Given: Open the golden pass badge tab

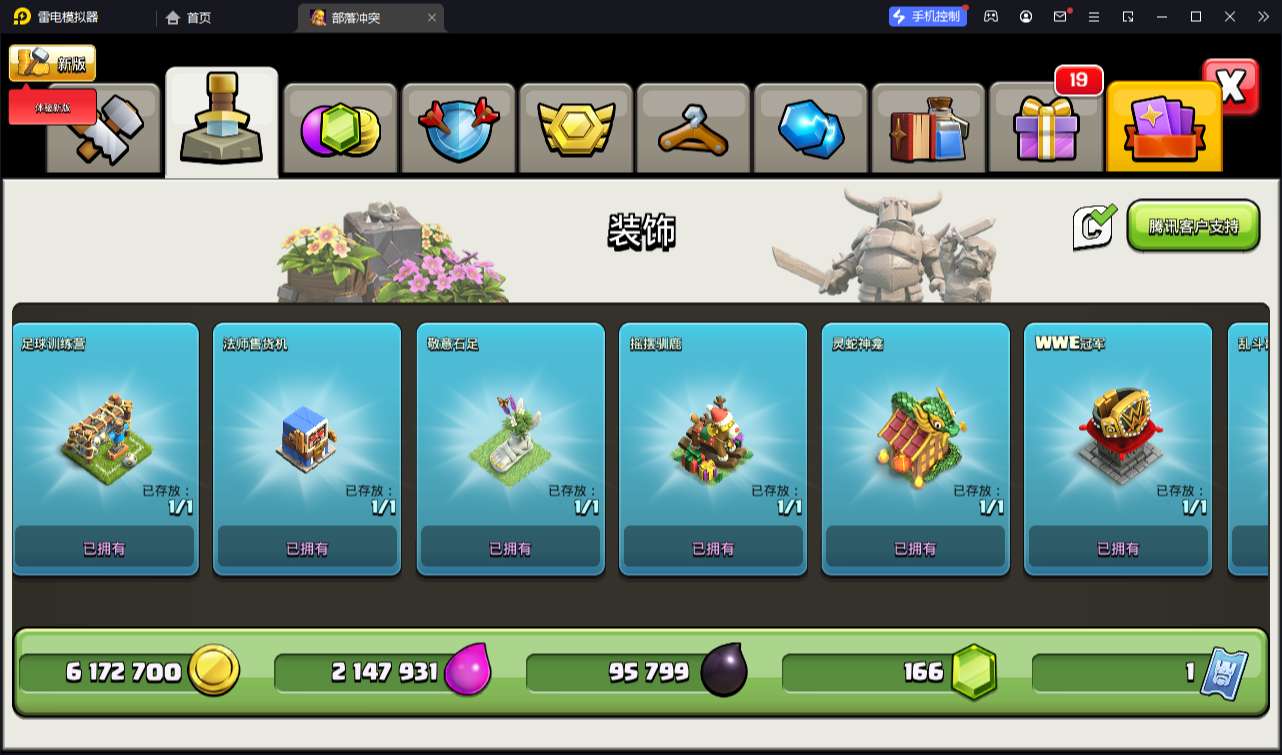Looking at the screenshot, I should pos(575,130).
